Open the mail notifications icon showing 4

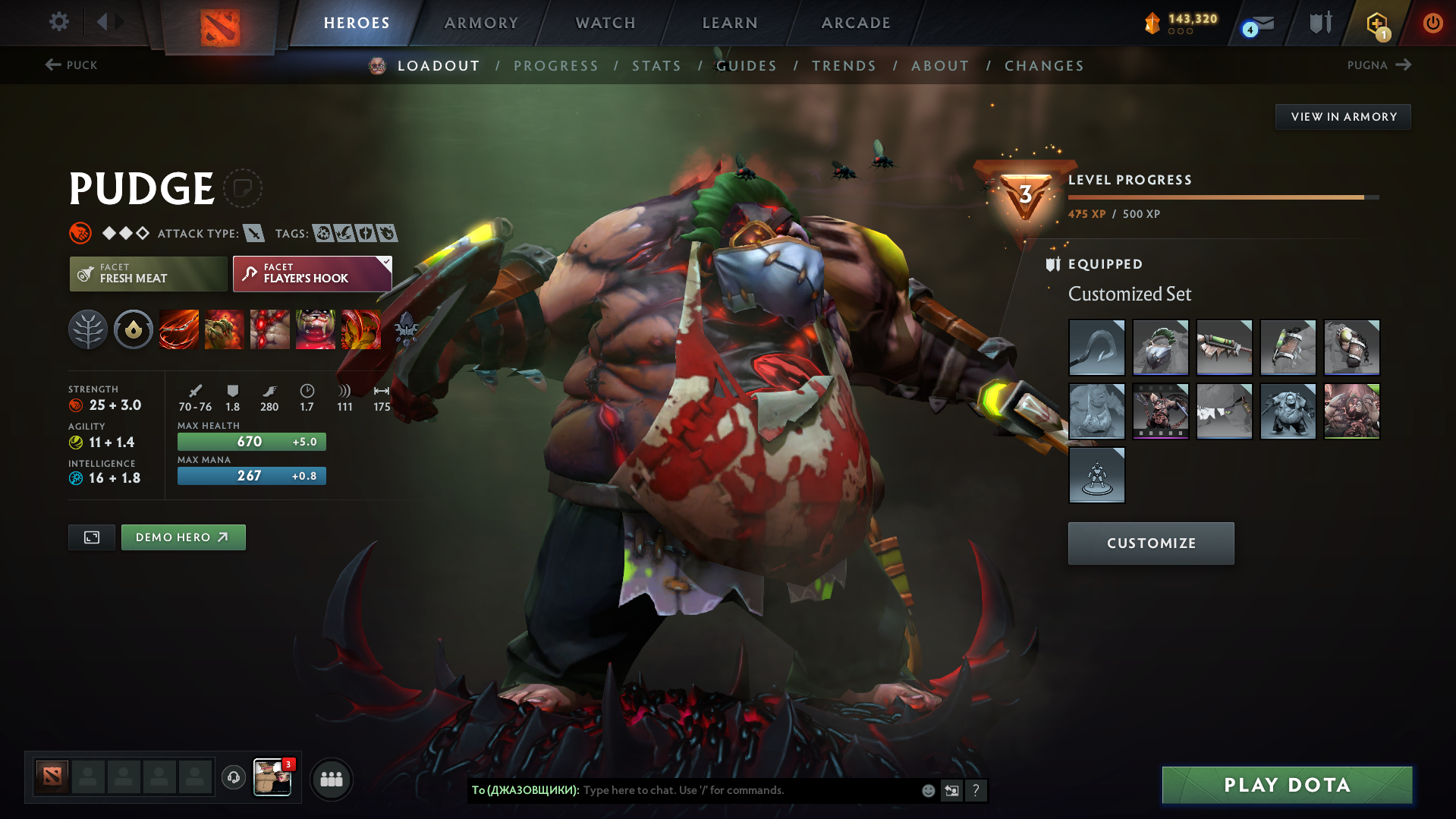tap(1252, 23)
